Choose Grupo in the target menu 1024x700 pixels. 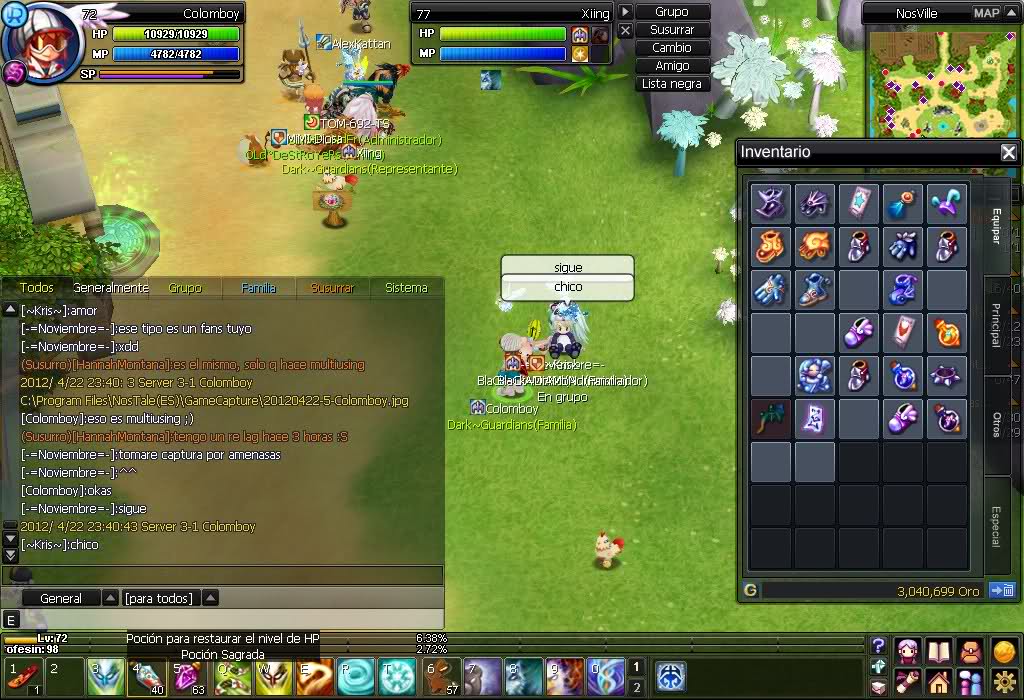pyautogui.click(x=672, y=12)
